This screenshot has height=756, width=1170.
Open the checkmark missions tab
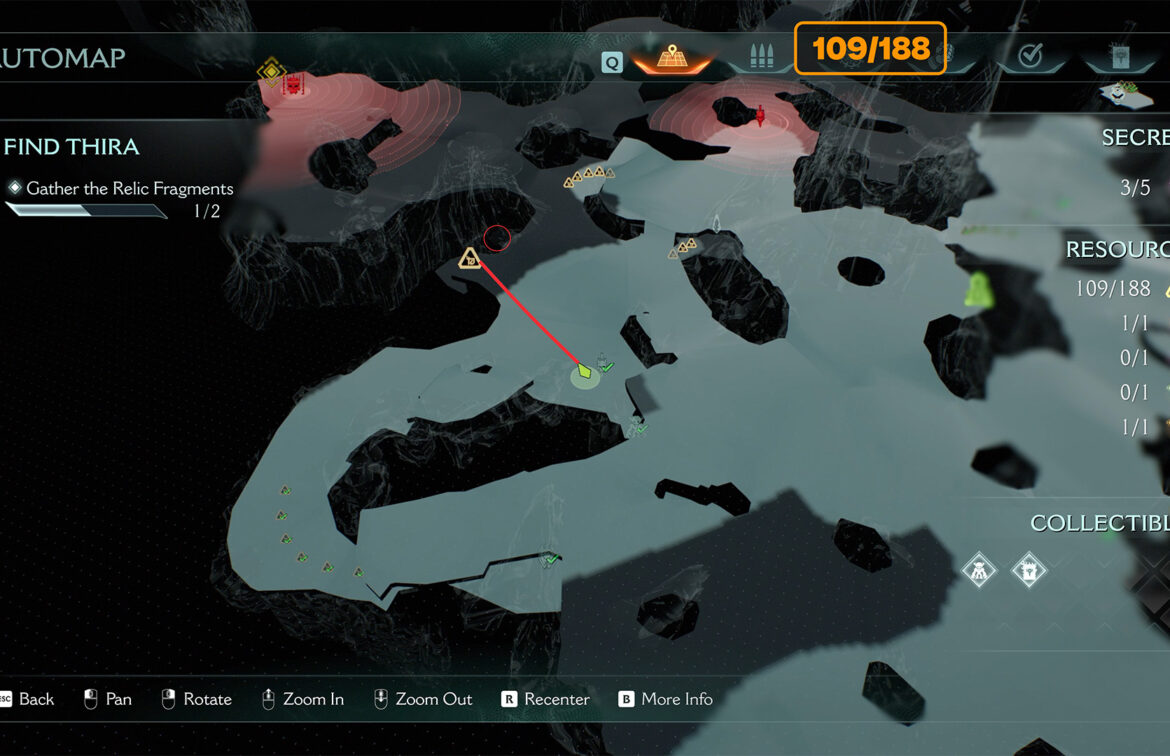coord(1030,57)
